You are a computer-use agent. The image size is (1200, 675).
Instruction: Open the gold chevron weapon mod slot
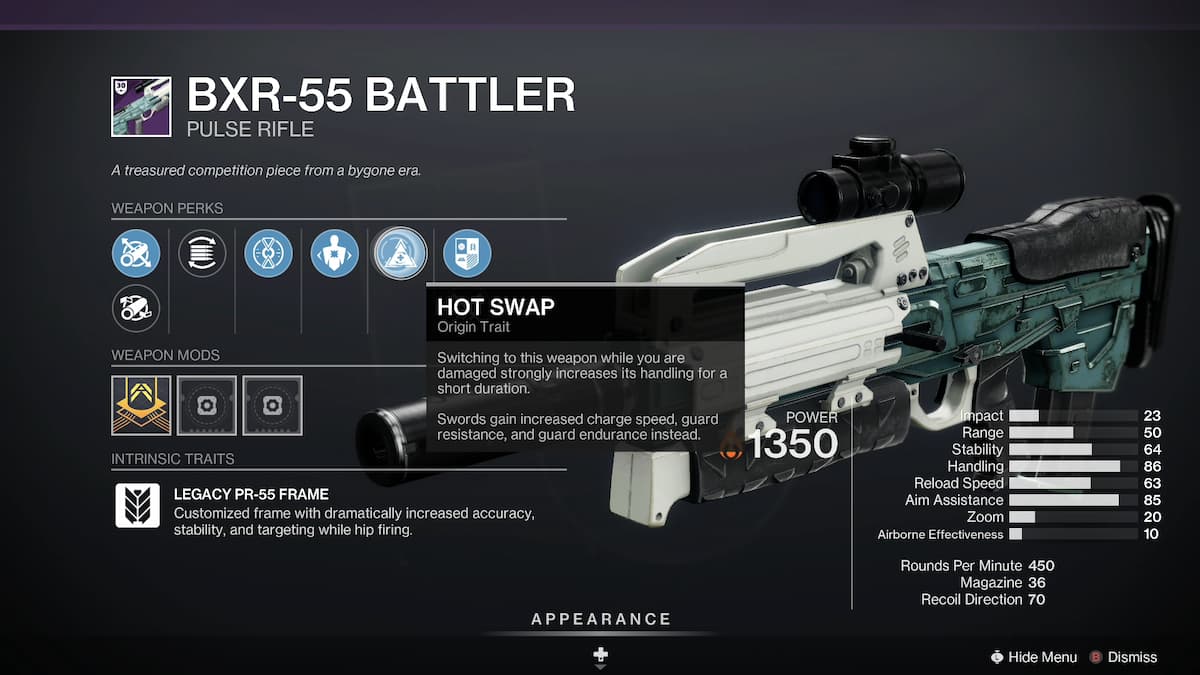[141, 405]
